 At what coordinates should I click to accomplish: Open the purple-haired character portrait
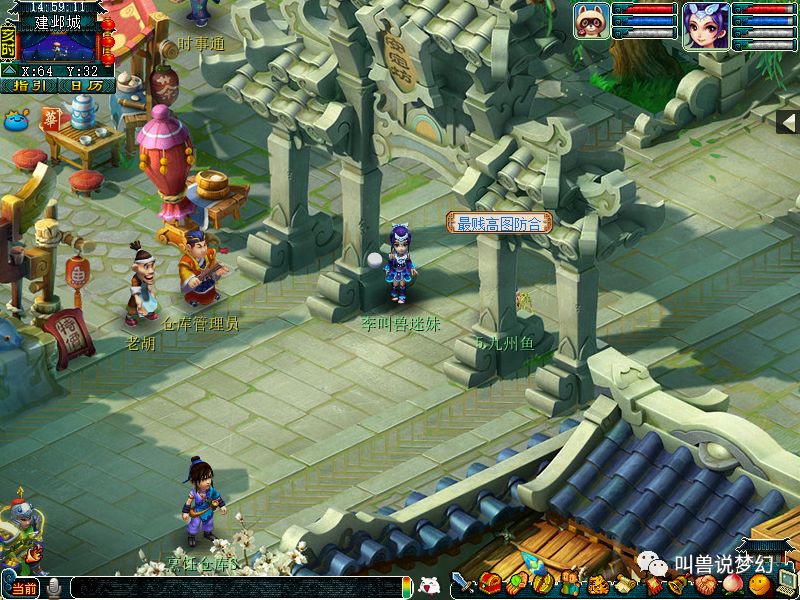click(705, 23)
